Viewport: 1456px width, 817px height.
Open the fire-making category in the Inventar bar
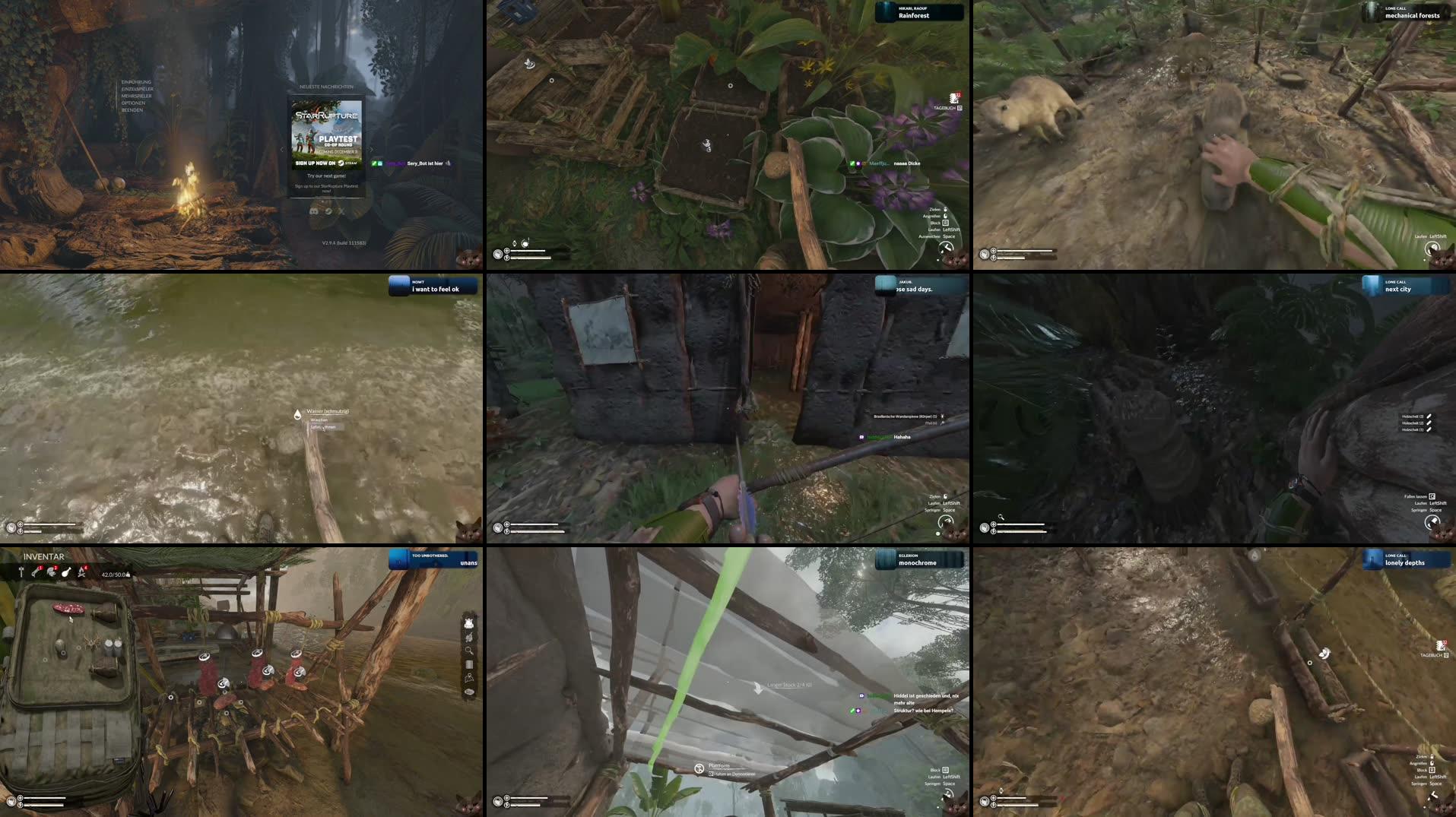click(81, 573)
